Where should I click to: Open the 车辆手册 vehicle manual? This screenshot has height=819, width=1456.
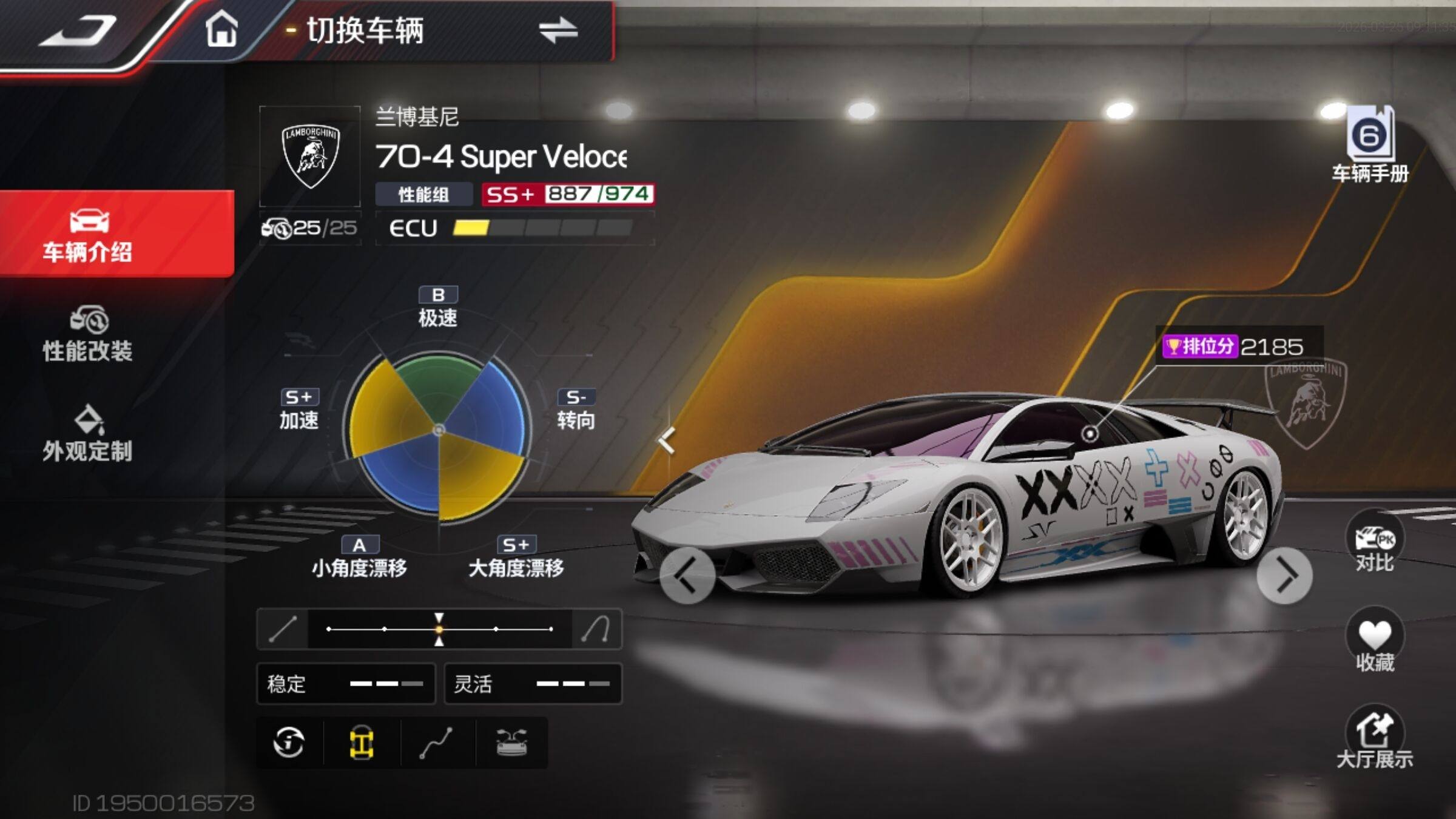click(x=1370, y=146)
